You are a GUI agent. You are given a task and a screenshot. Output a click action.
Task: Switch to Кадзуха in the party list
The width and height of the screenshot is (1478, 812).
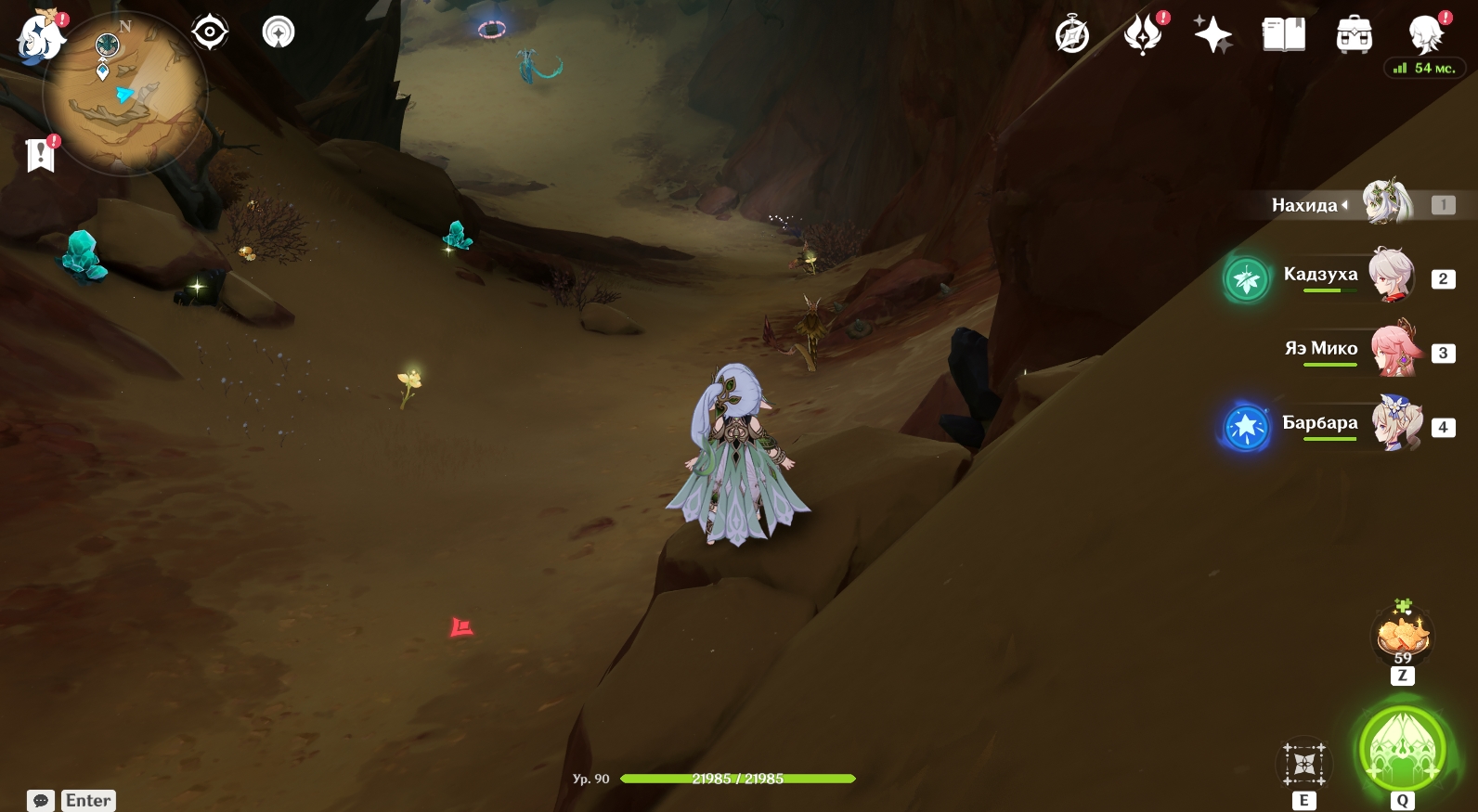pyautogui.click(x=1391, y=276)
